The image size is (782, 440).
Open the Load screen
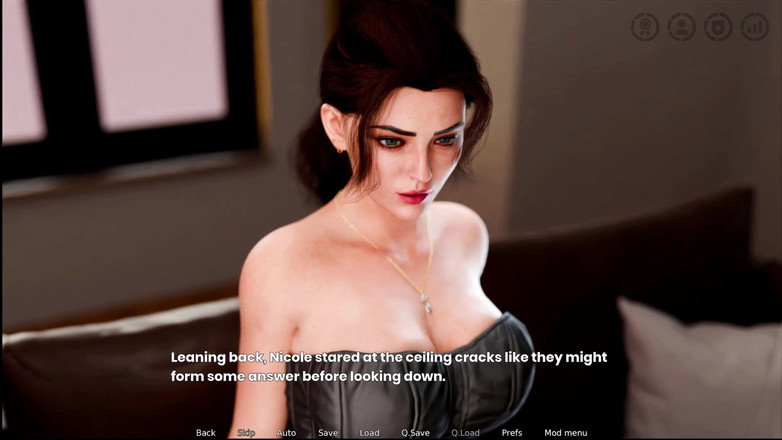pyautogui.click(x=369, y=433)
